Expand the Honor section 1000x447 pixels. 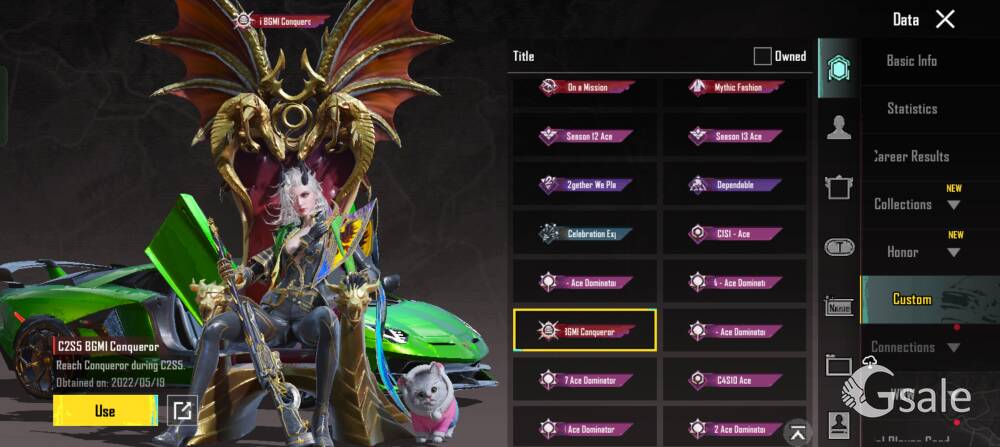(954, 252)
